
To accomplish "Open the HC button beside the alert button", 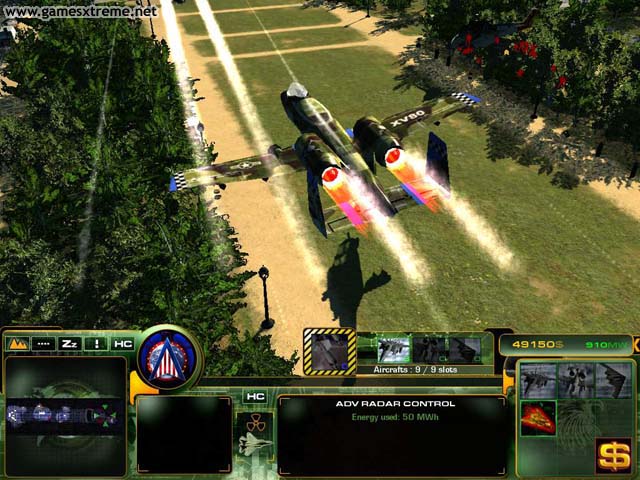I will pos(123,342).
